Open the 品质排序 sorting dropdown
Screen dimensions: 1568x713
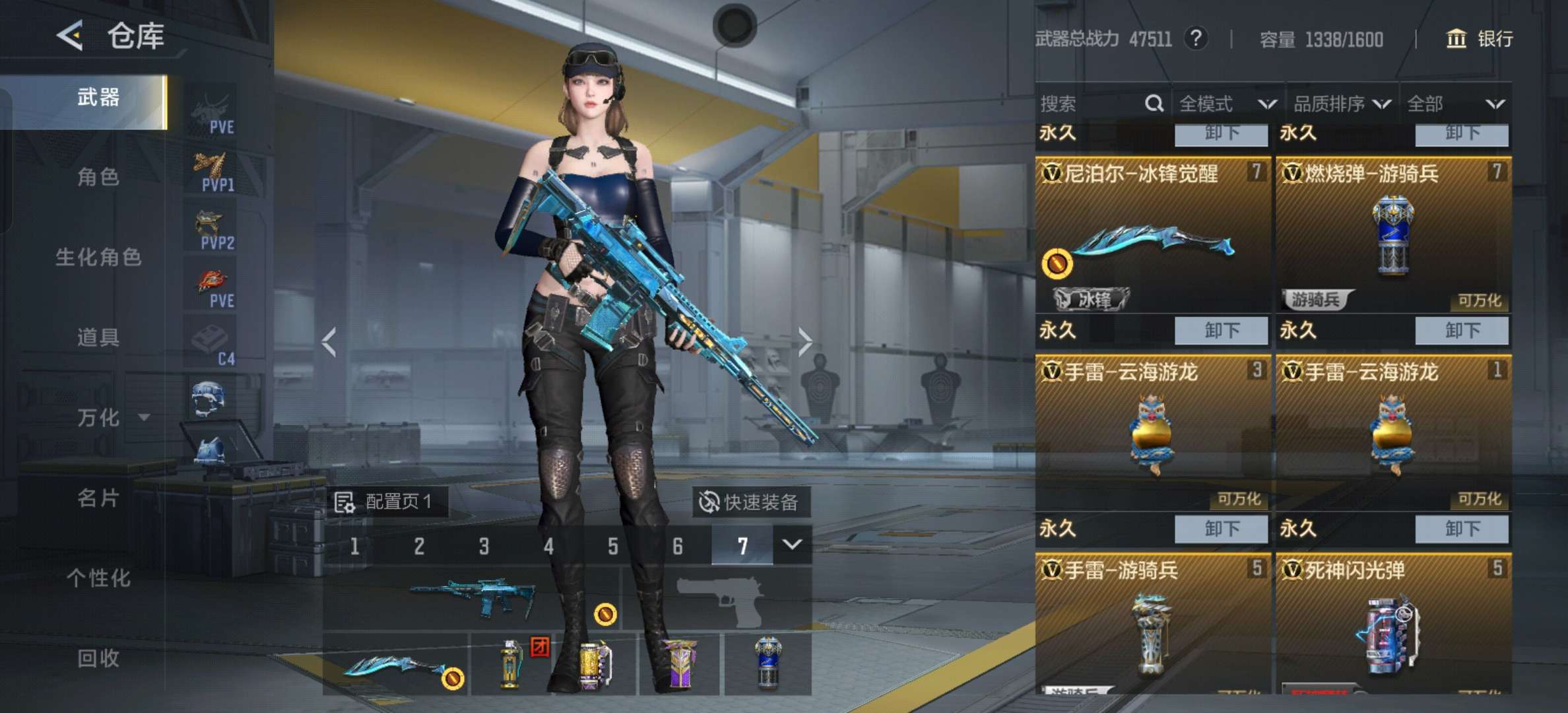[1341, 104]
